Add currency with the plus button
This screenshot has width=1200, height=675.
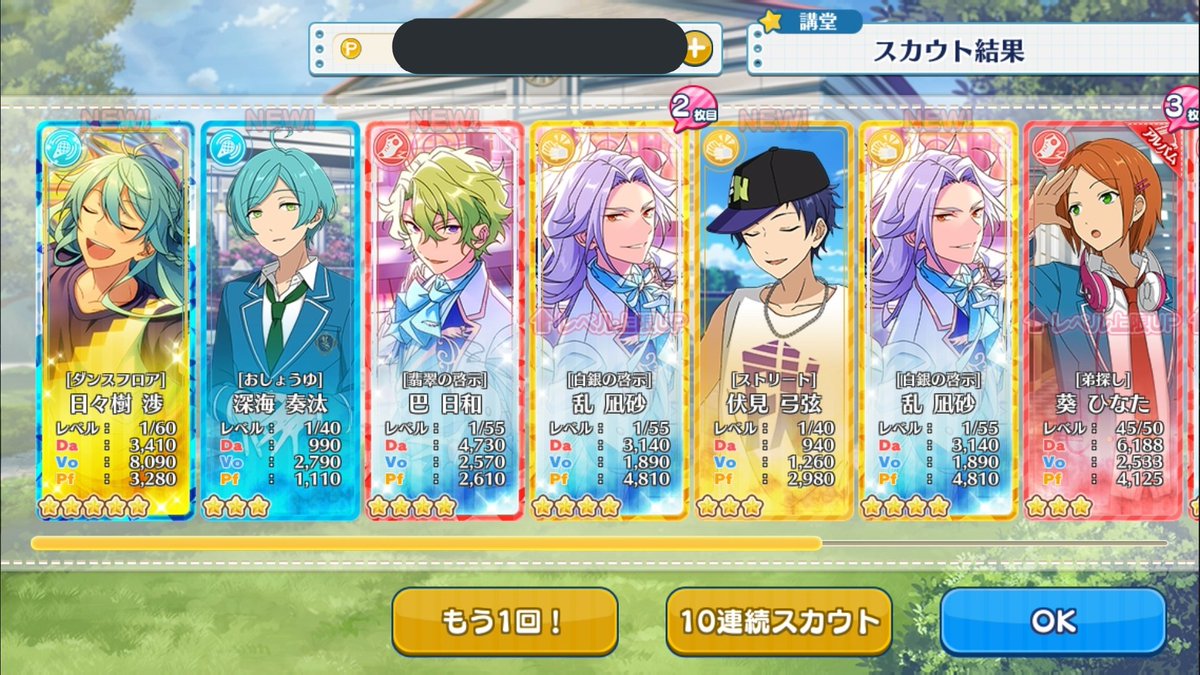(x=697, y=47)
